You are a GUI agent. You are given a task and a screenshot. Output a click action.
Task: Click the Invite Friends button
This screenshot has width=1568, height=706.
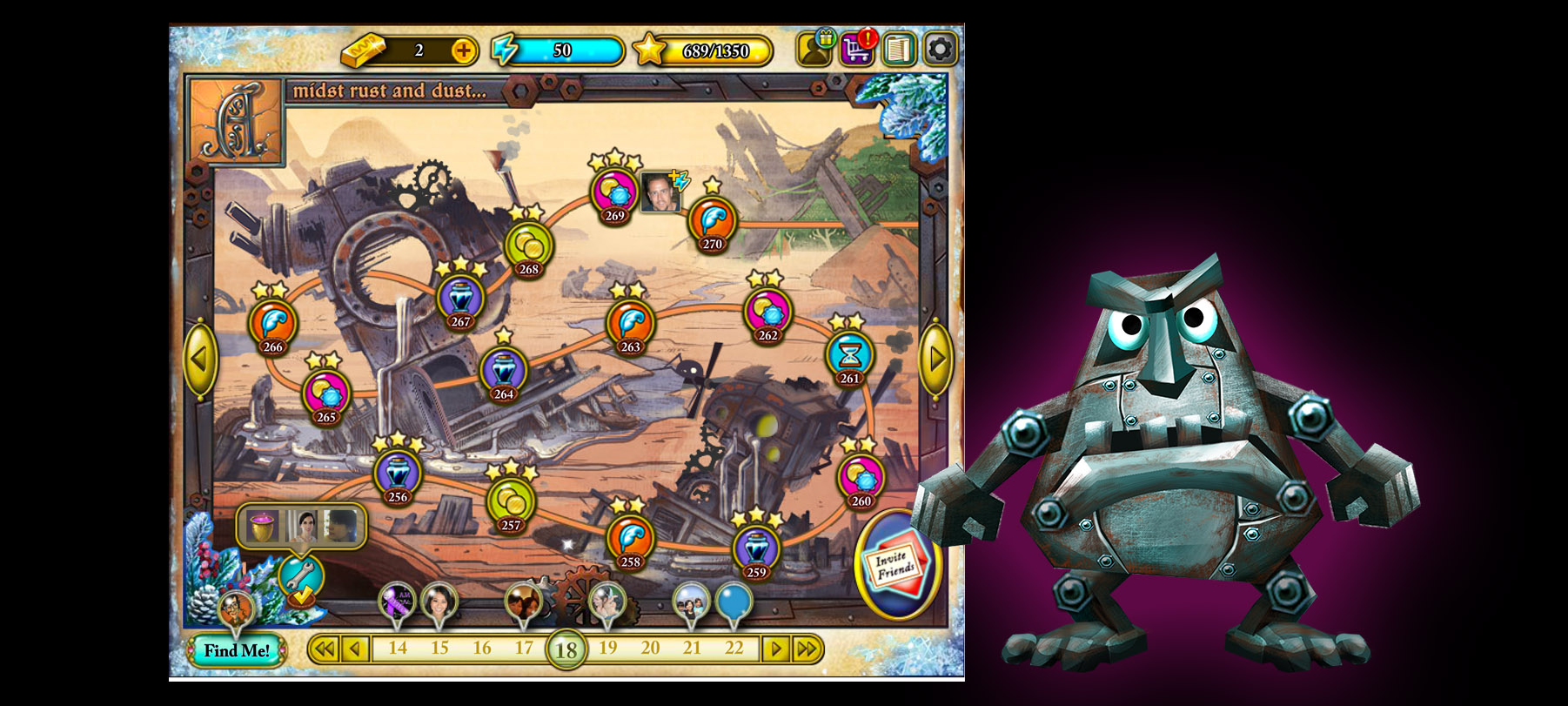click(x=896, y=564)
